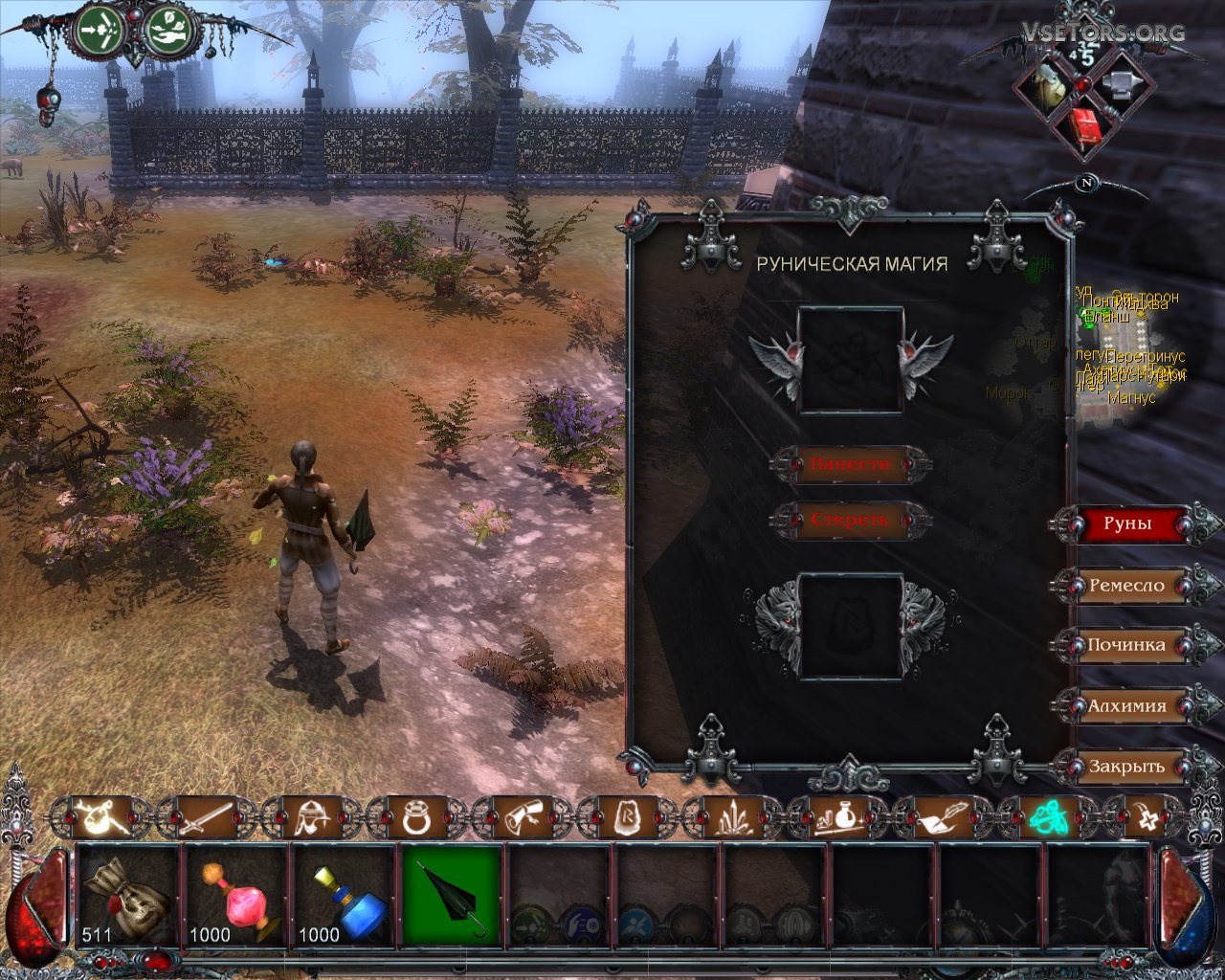Close the panel with Закрыть
The height and width of the screenshot is (980, 1225).
click(x=1126, y=767)
